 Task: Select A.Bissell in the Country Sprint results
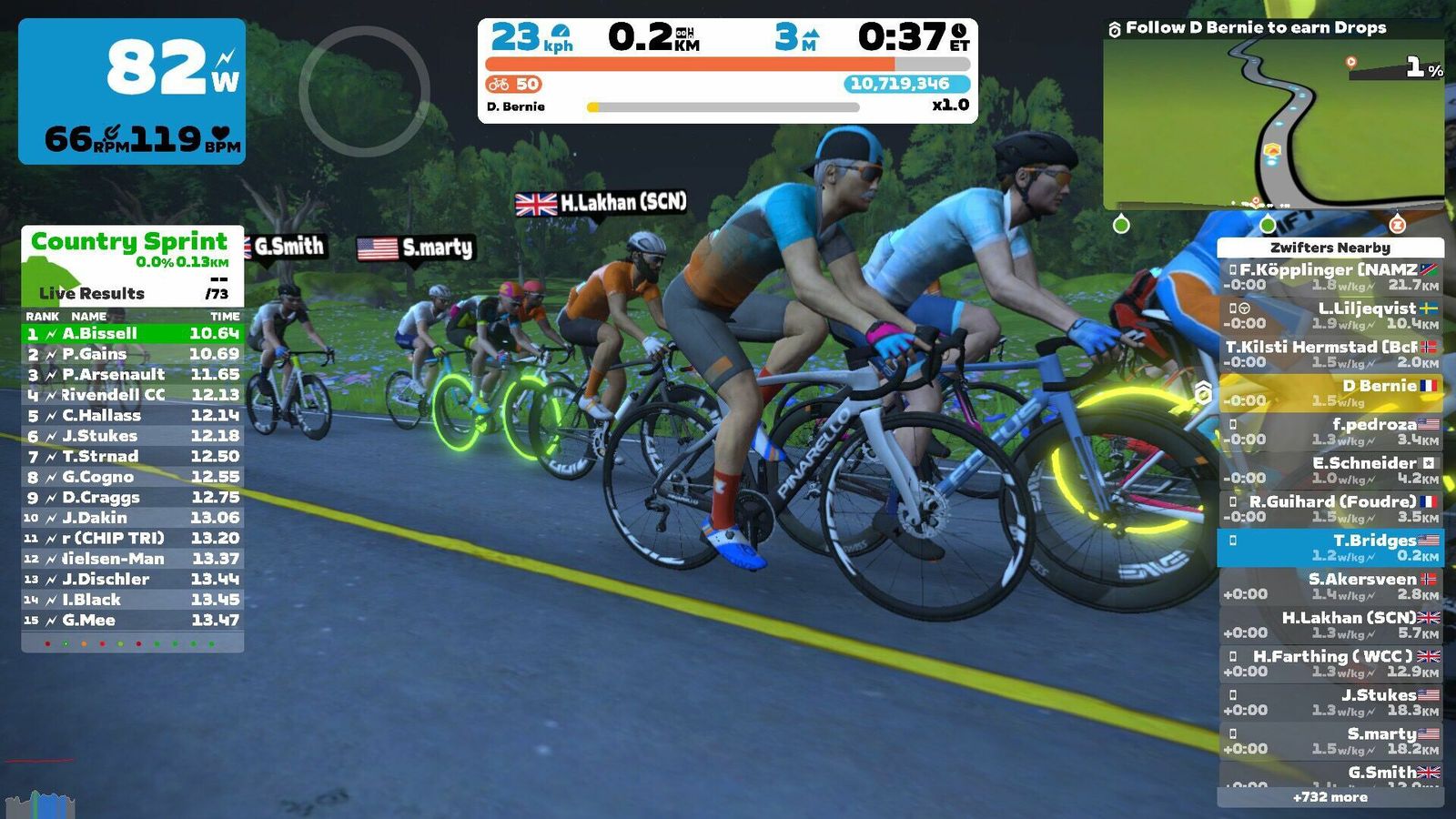pos(133,334)
